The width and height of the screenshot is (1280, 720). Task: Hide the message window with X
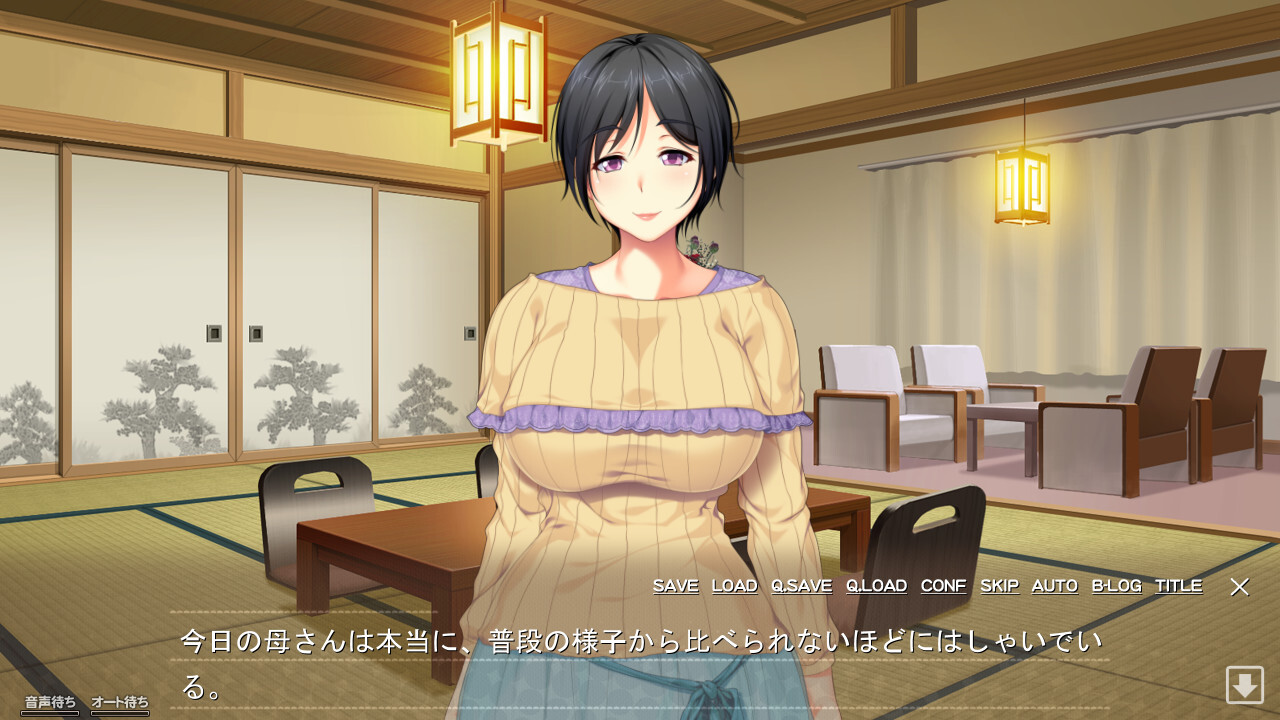pos(1239,587)
